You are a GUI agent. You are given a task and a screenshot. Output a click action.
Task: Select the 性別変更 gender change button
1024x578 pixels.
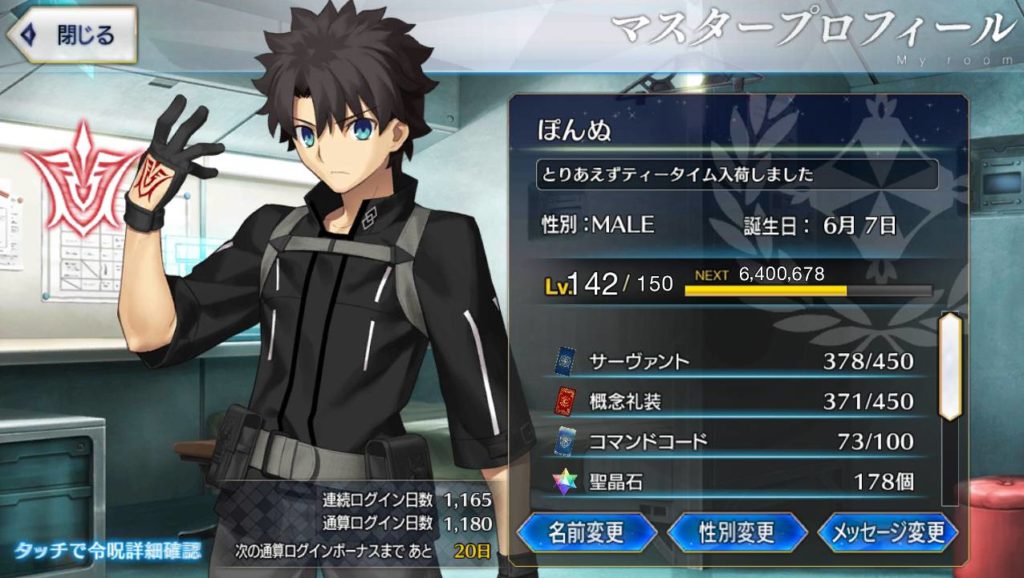pos(737,532)
